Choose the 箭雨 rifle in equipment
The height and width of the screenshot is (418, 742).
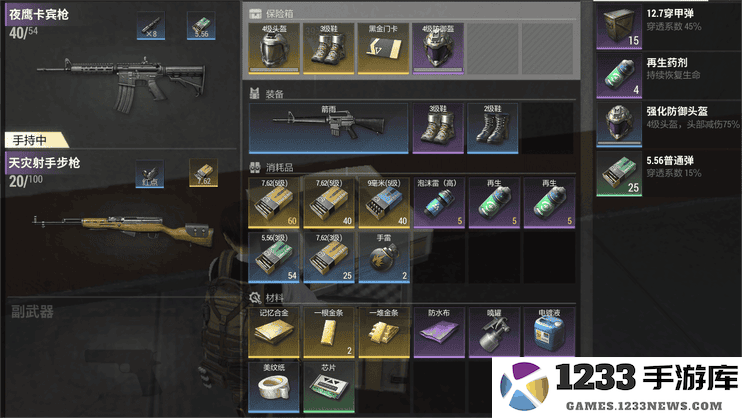pos(329,129)
